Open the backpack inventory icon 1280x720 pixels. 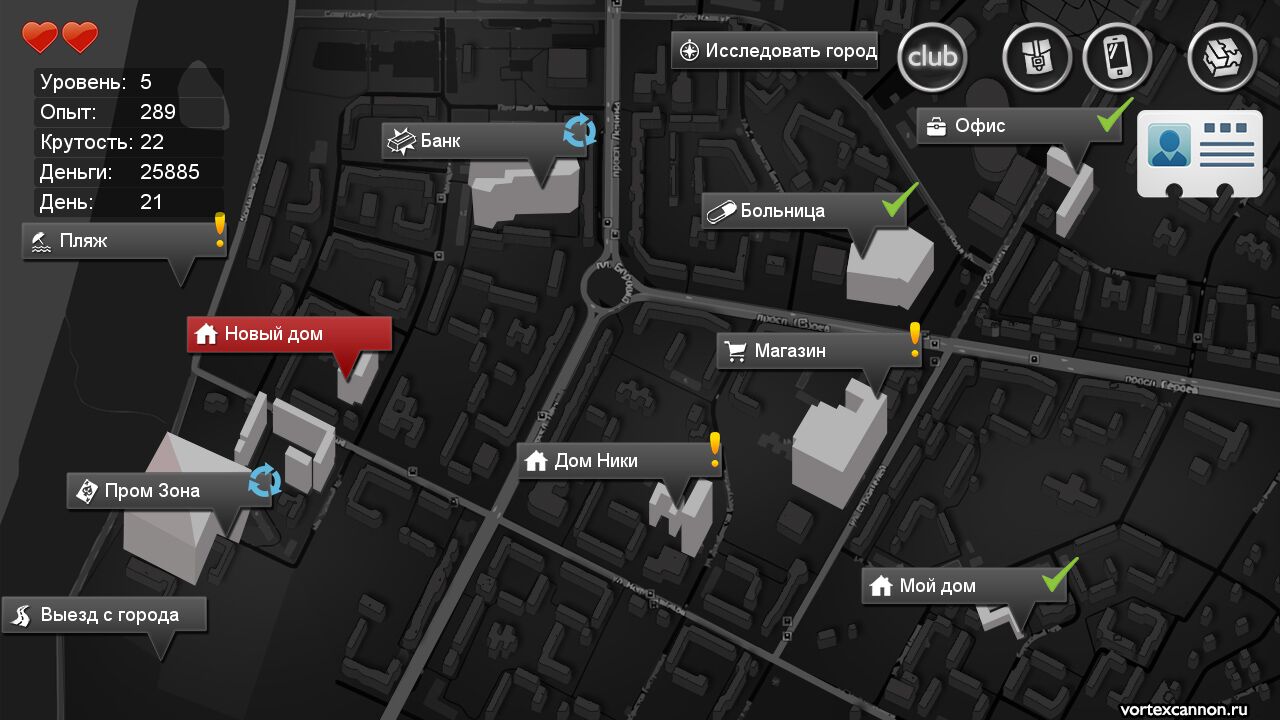(x=1037, y=57)
